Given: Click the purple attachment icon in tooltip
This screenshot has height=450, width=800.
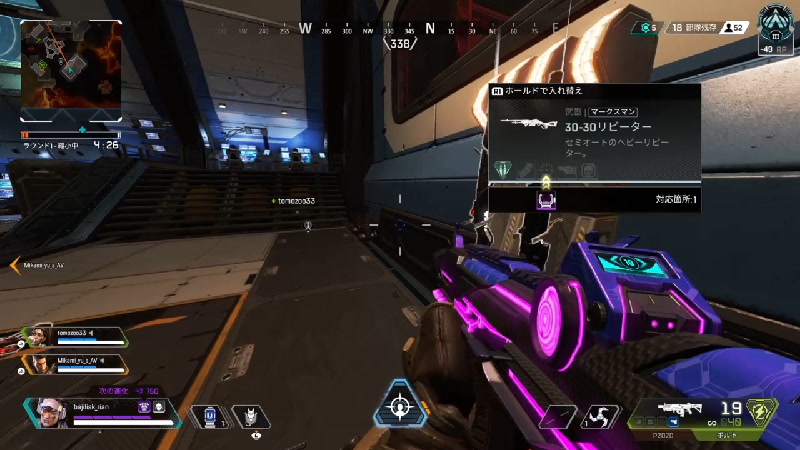Looking at the screenshot, I should click(545, 200).
